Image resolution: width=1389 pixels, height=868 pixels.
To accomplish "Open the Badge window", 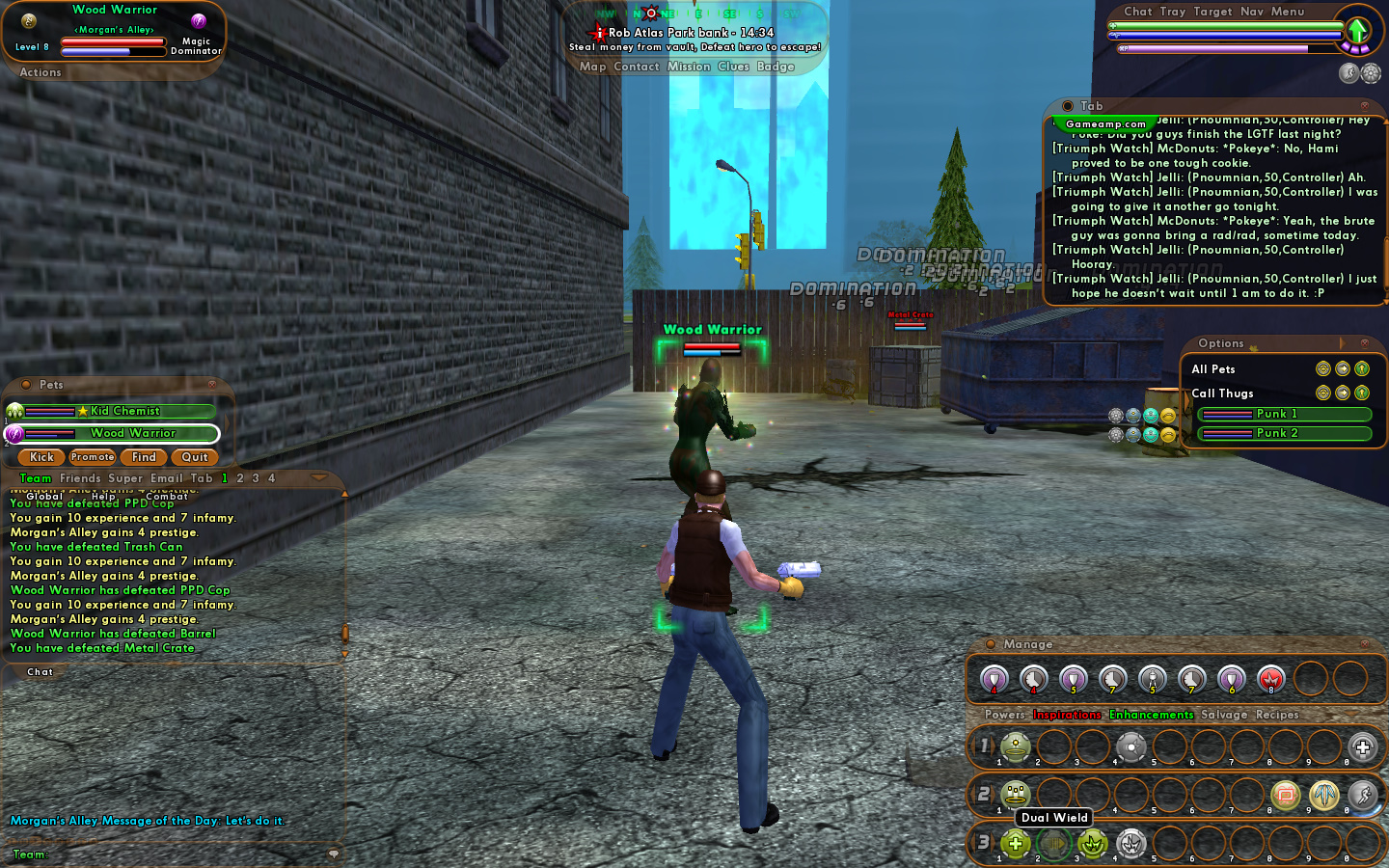I will coord(776,67).
